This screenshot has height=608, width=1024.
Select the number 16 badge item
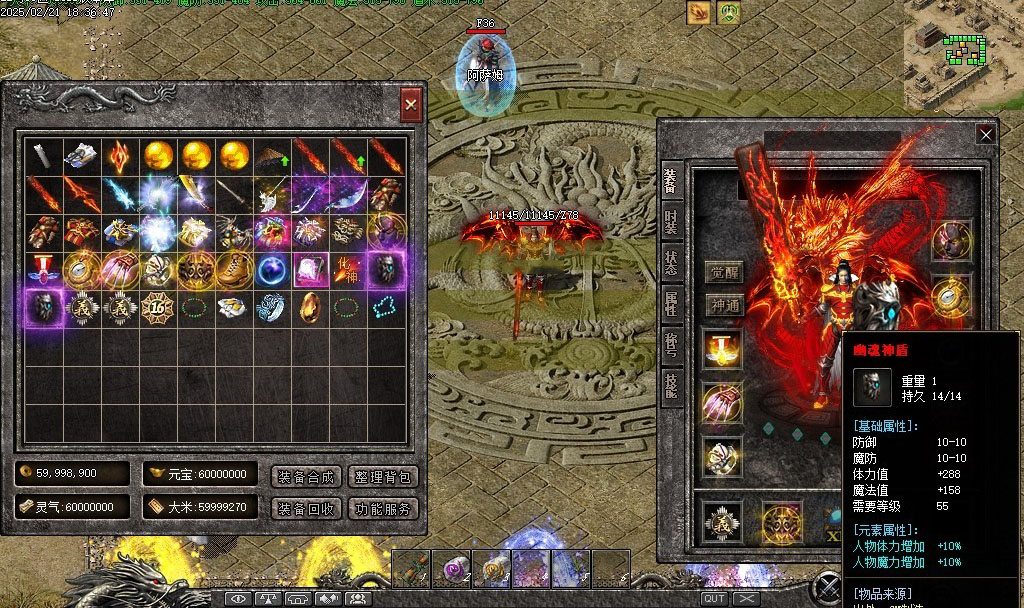[x=159, y=307]
